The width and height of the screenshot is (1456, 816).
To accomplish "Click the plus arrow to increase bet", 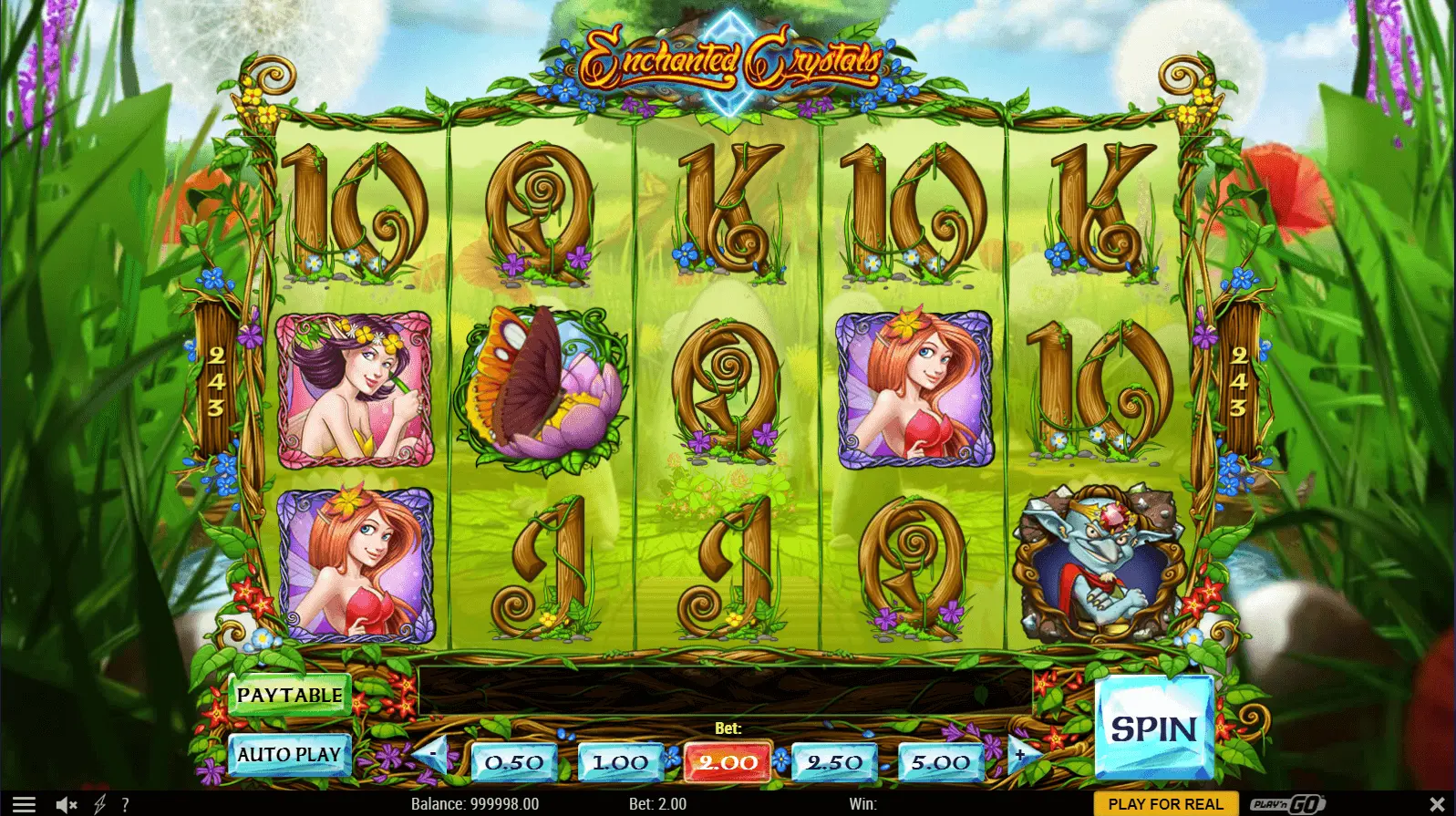I will tap(1021, 755).
